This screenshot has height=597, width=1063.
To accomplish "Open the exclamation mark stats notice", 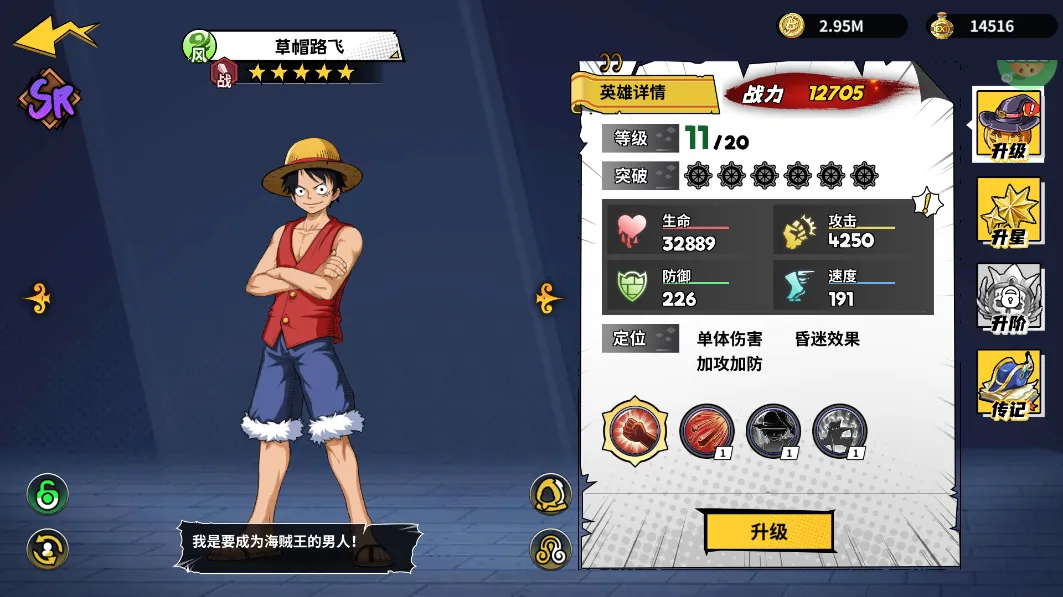I will click(x=927, y=203).
